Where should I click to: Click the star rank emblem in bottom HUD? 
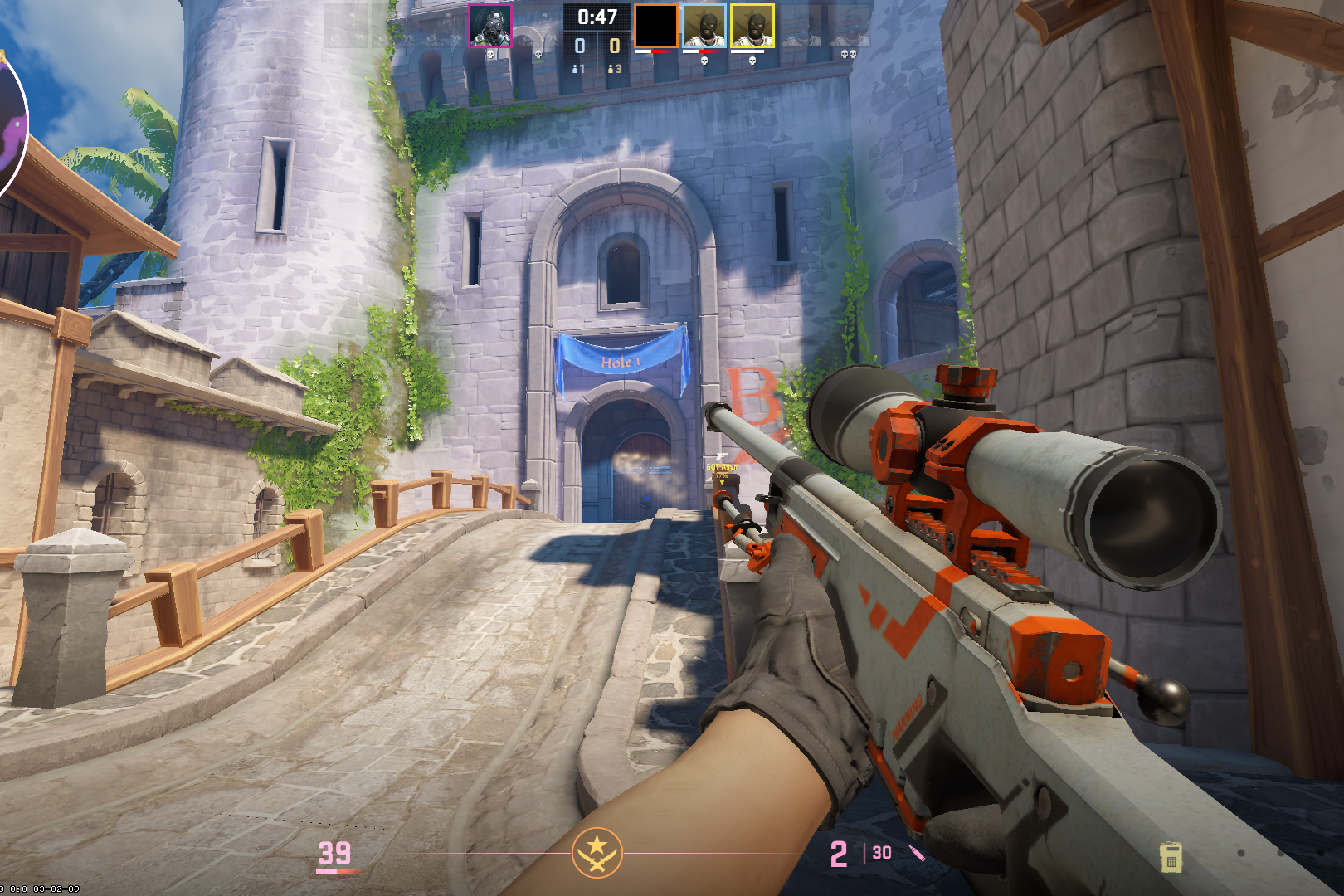(597, 852)
